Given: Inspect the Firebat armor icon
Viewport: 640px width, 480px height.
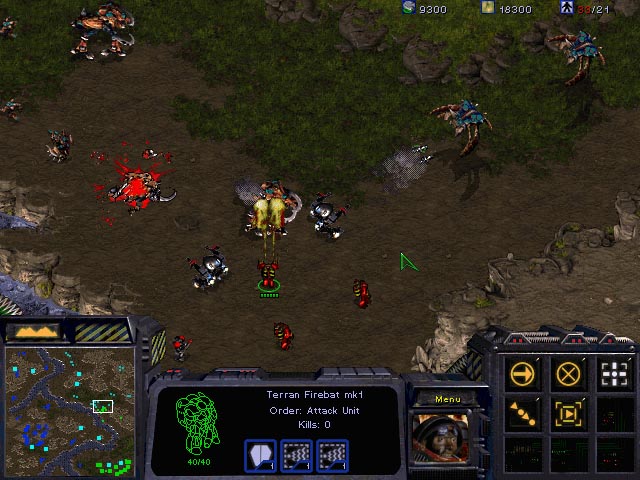Looking at the screenshot, I should click(x=261, y=455).
